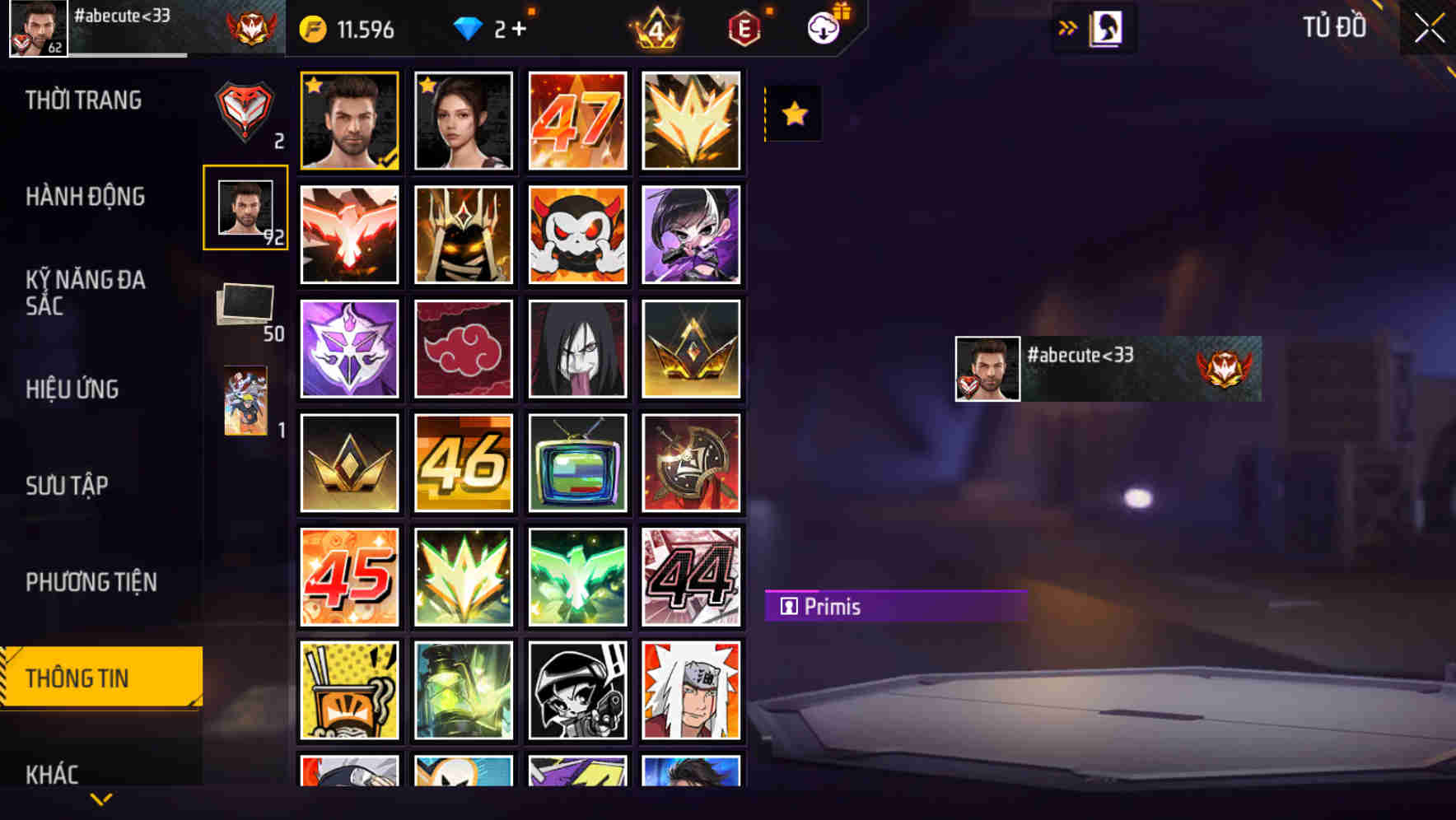Click the double-chevron expander near top right
Viewport: 1456px width, 820px height.
[x=1068, y=26]
